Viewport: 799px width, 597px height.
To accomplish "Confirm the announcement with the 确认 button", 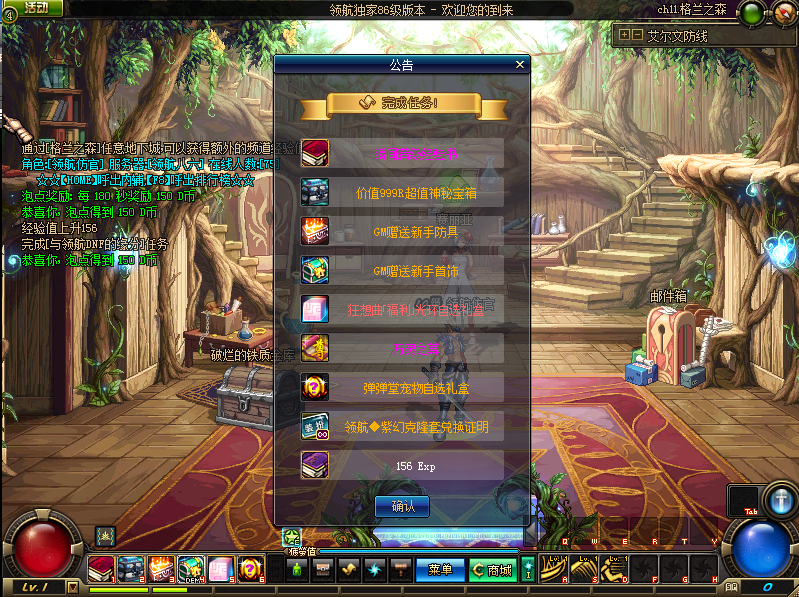I will [402, 506].
